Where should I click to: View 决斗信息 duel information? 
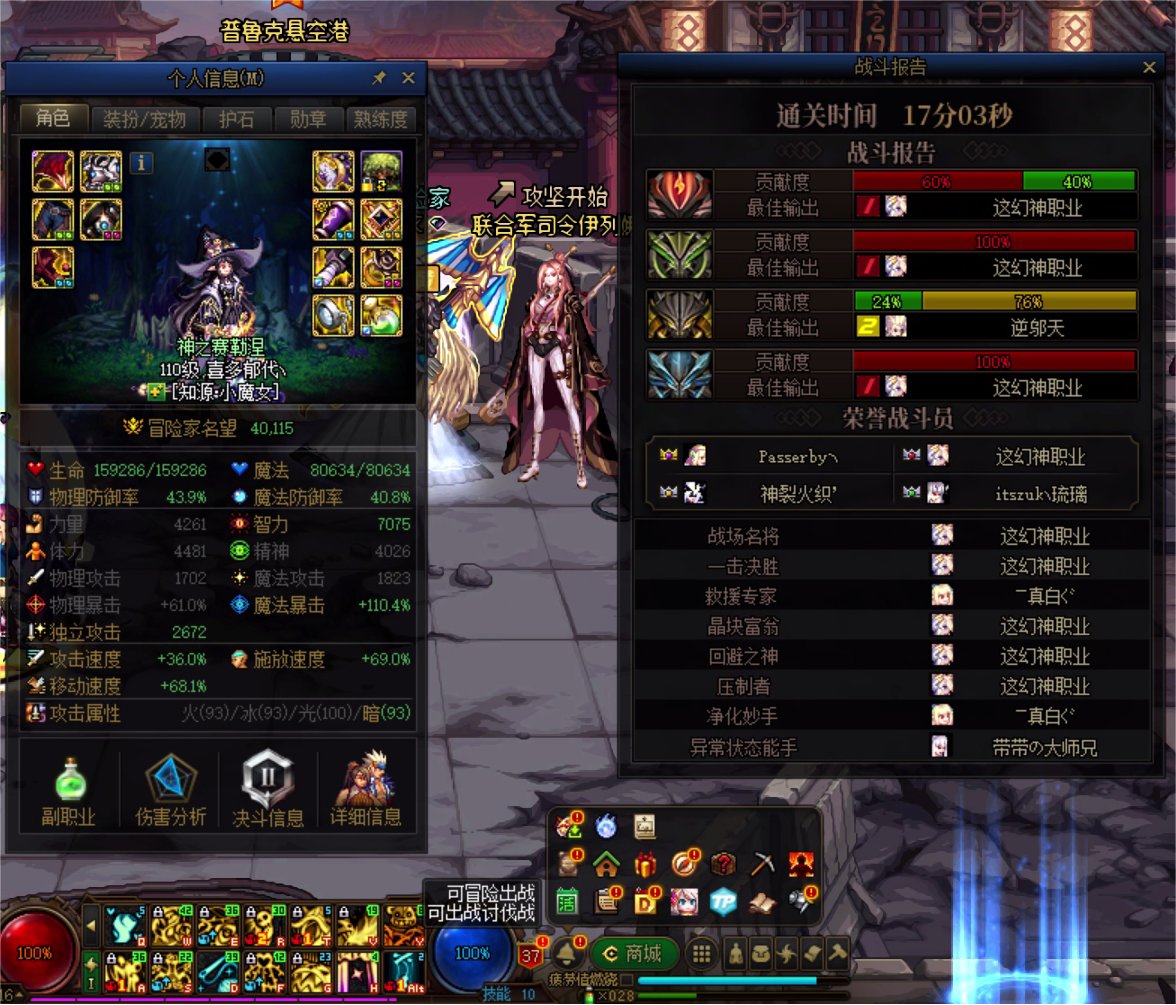268,791
